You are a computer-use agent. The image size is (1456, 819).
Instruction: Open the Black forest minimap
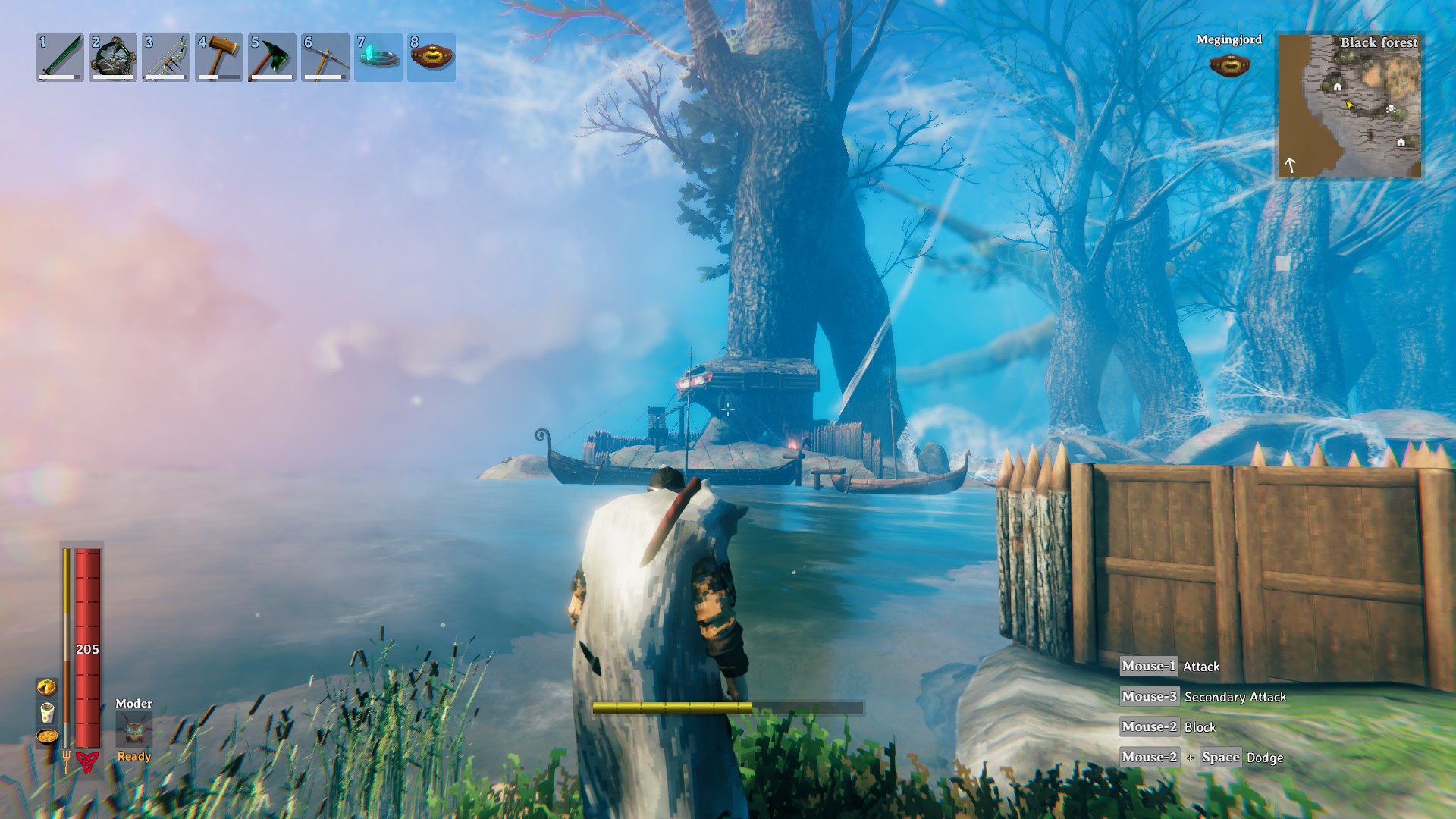point(1350,106)
